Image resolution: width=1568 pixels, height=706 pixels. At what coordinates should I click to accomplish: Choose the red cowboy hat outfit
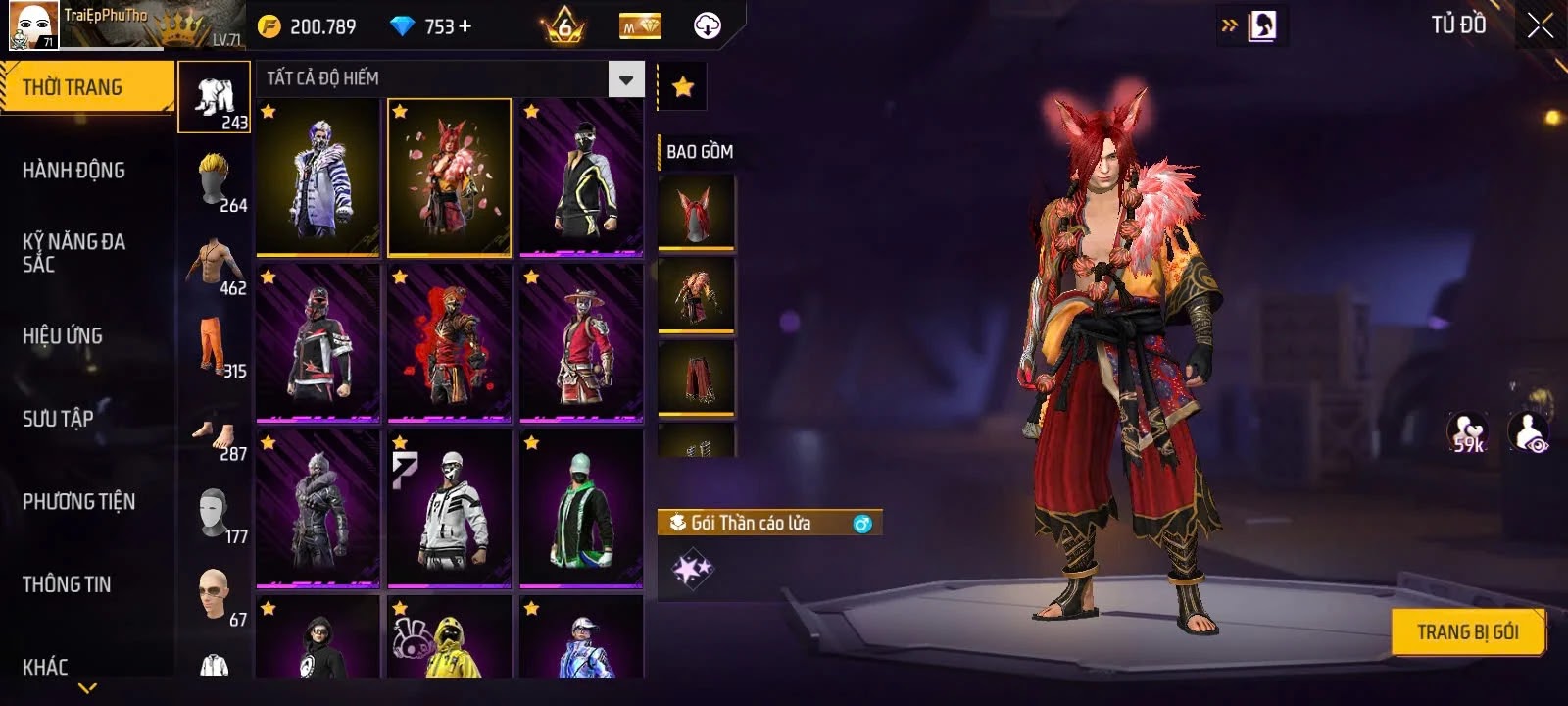click(581, 343)
